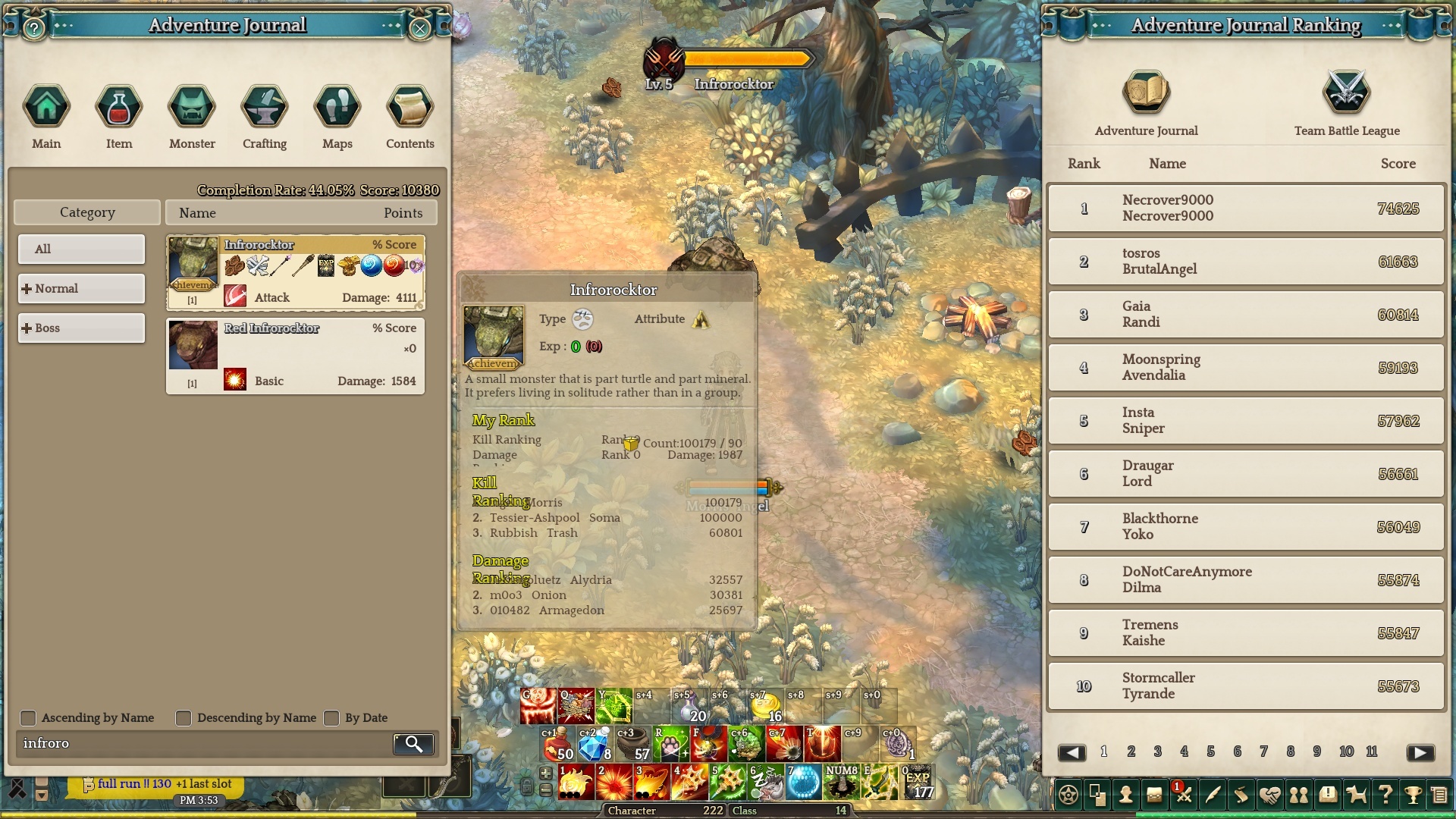Open the Adventure Journal help button
Image resolution: width=1456 pixels, height=819 pixels.
pos(34,29)
